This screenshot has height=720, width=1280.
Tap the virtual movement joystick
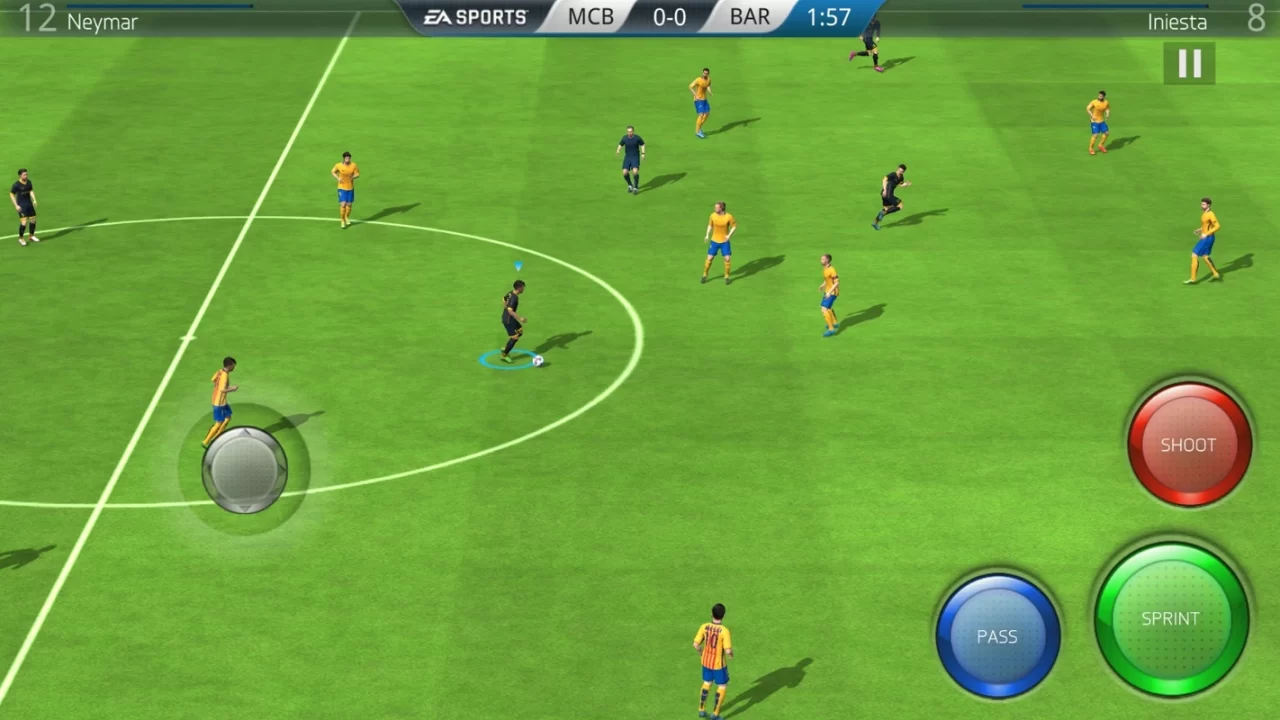point(245,468)
